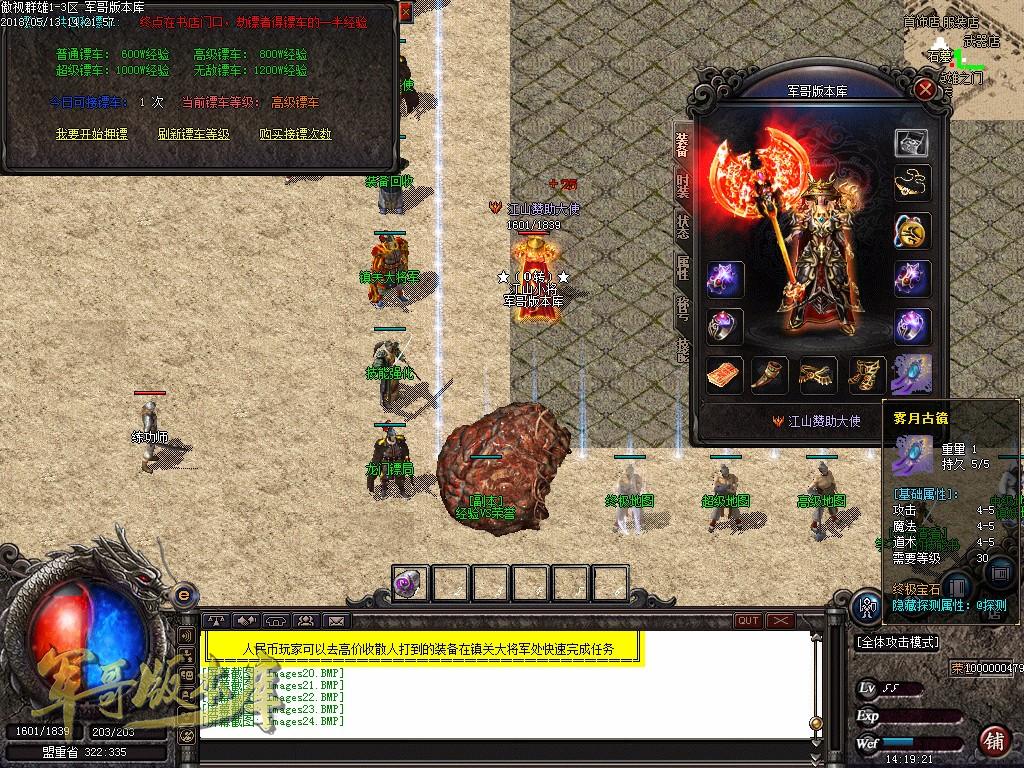Select the helmet equipment slot
1024x768 pixels.
point(911,143)
